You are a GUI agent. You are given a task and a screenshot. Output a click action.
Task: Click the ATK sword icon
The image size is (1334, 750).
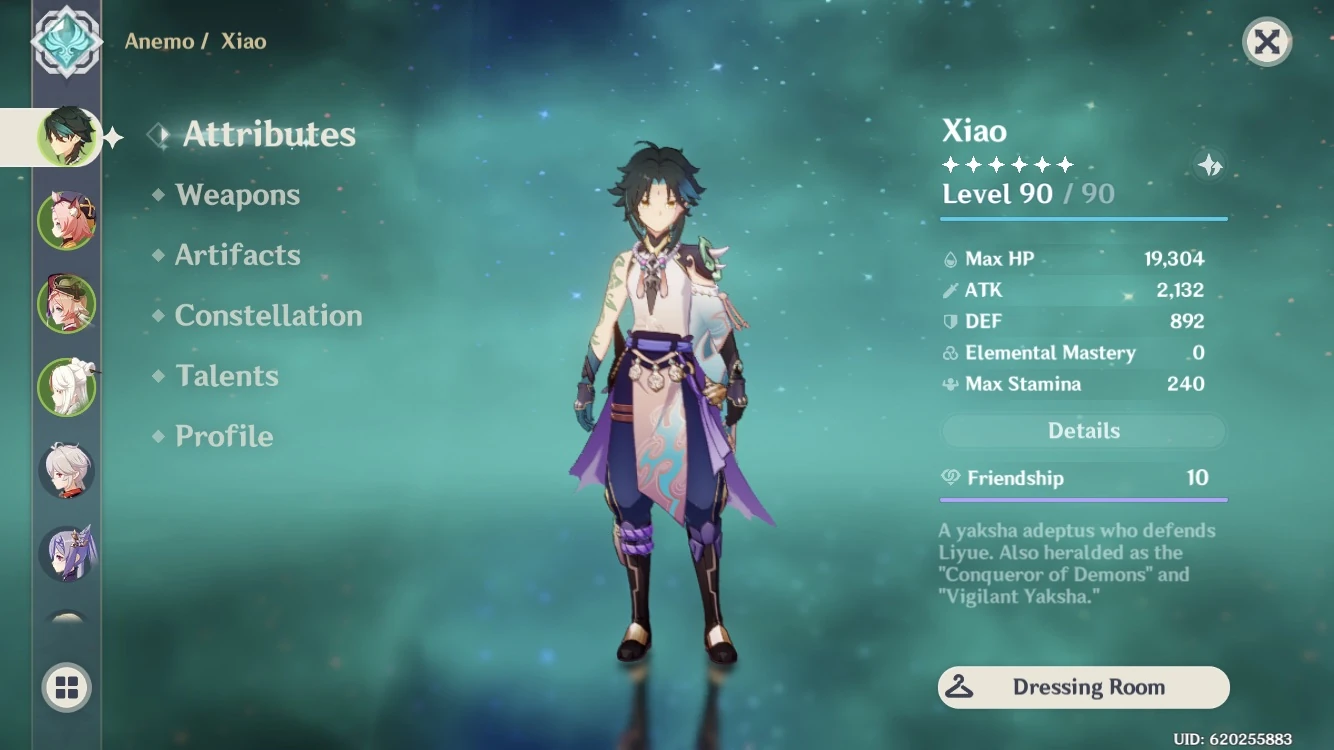tap(949, 290)
